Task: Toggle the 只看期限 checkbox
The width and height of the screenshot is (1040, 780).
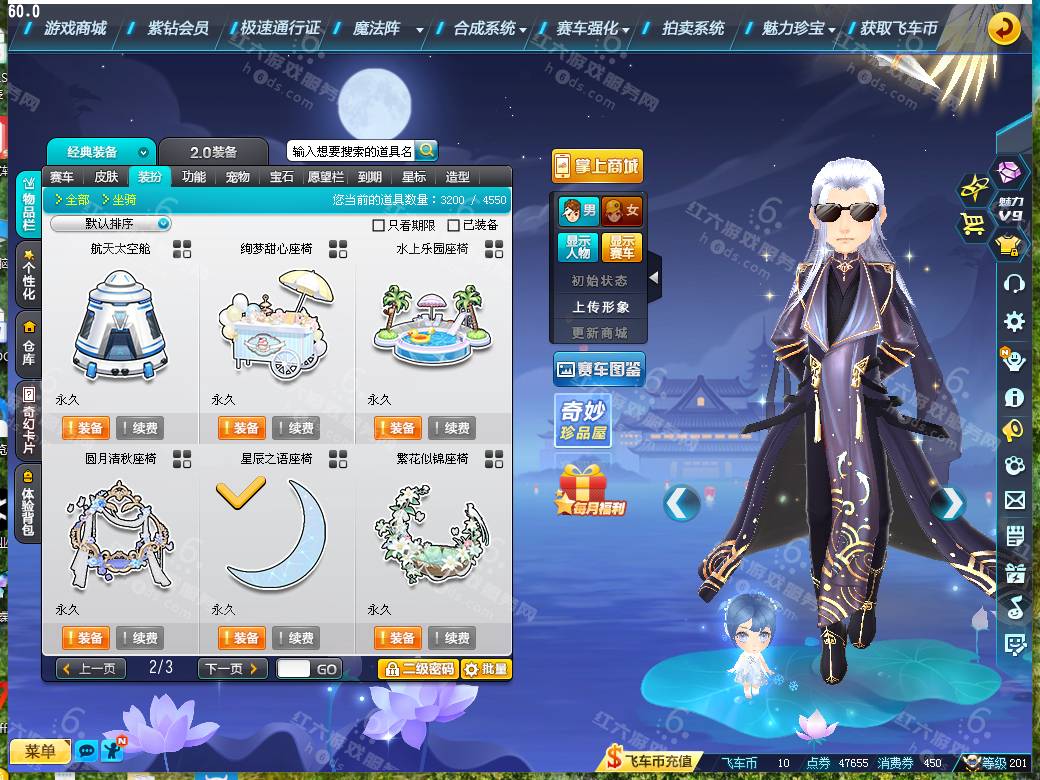Action: click(x=379, y=225)
